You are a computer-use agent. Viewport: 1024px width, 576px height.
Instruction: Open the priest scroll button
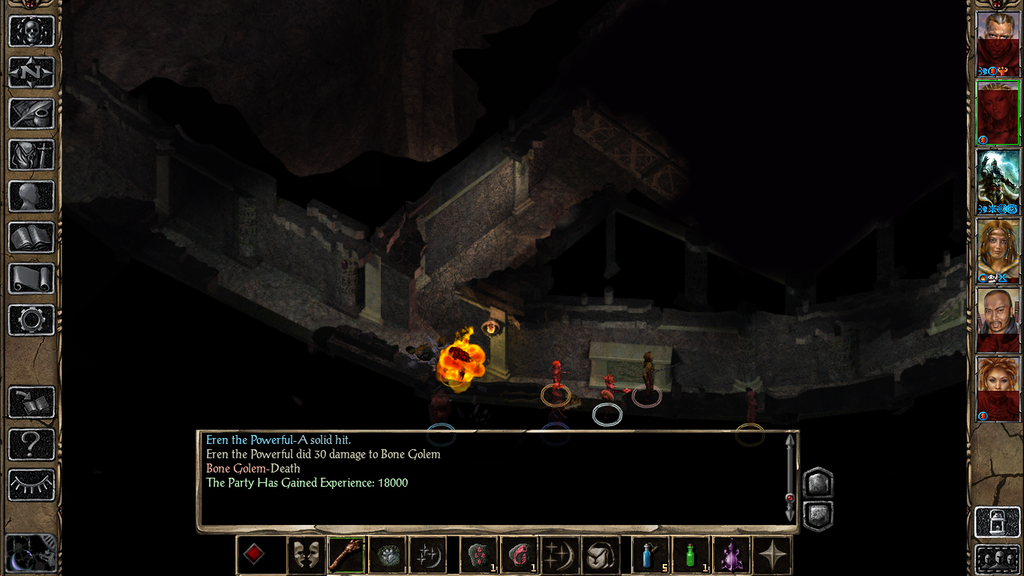31,279
